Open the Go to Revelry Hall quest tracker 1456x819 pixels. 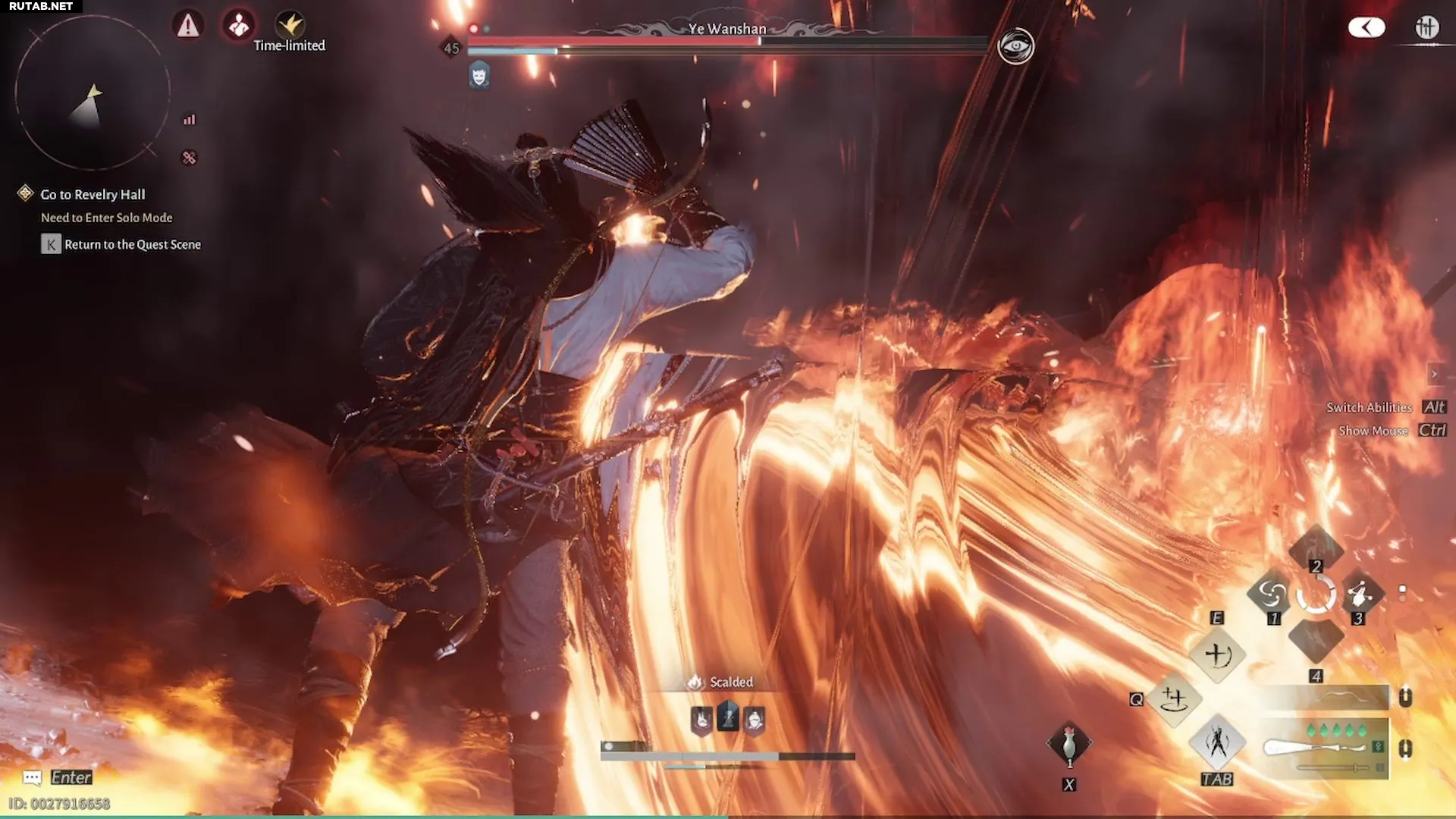(x=93, y=195)
